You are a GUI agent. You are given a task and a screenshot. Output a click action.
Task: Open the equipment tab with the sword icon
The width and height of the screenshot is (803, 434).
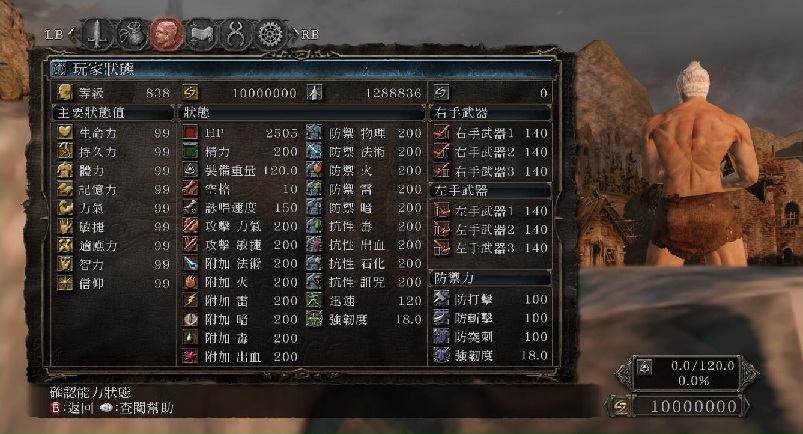[97, 35]
